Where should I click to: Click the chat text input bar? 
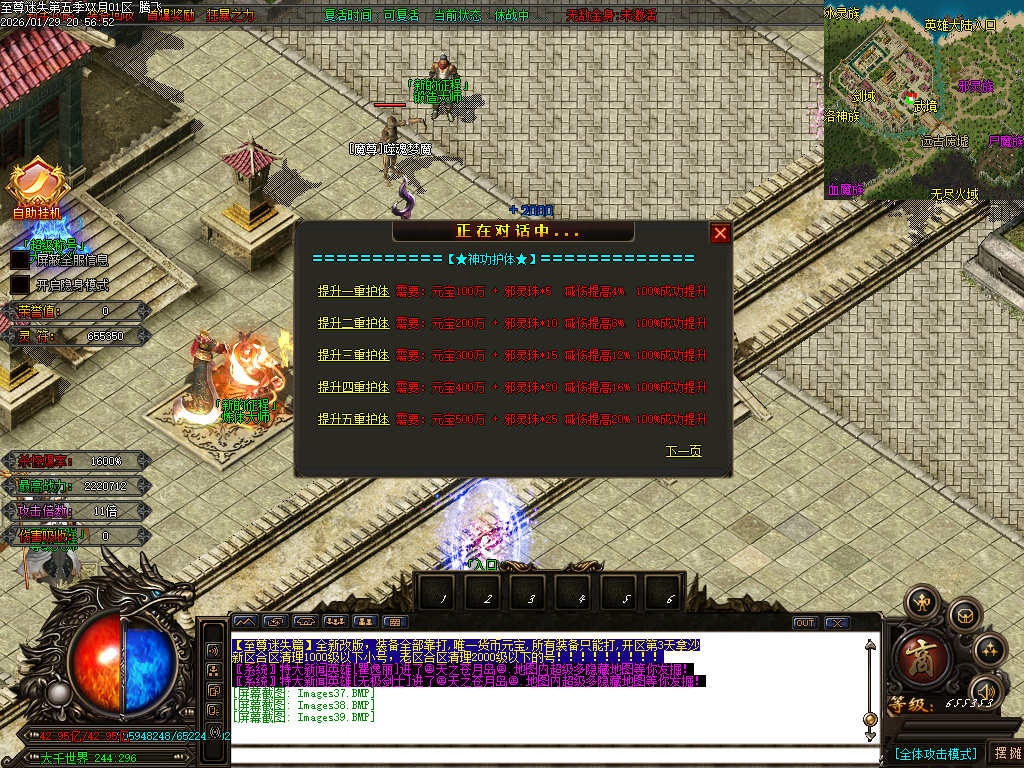point(548,737)
